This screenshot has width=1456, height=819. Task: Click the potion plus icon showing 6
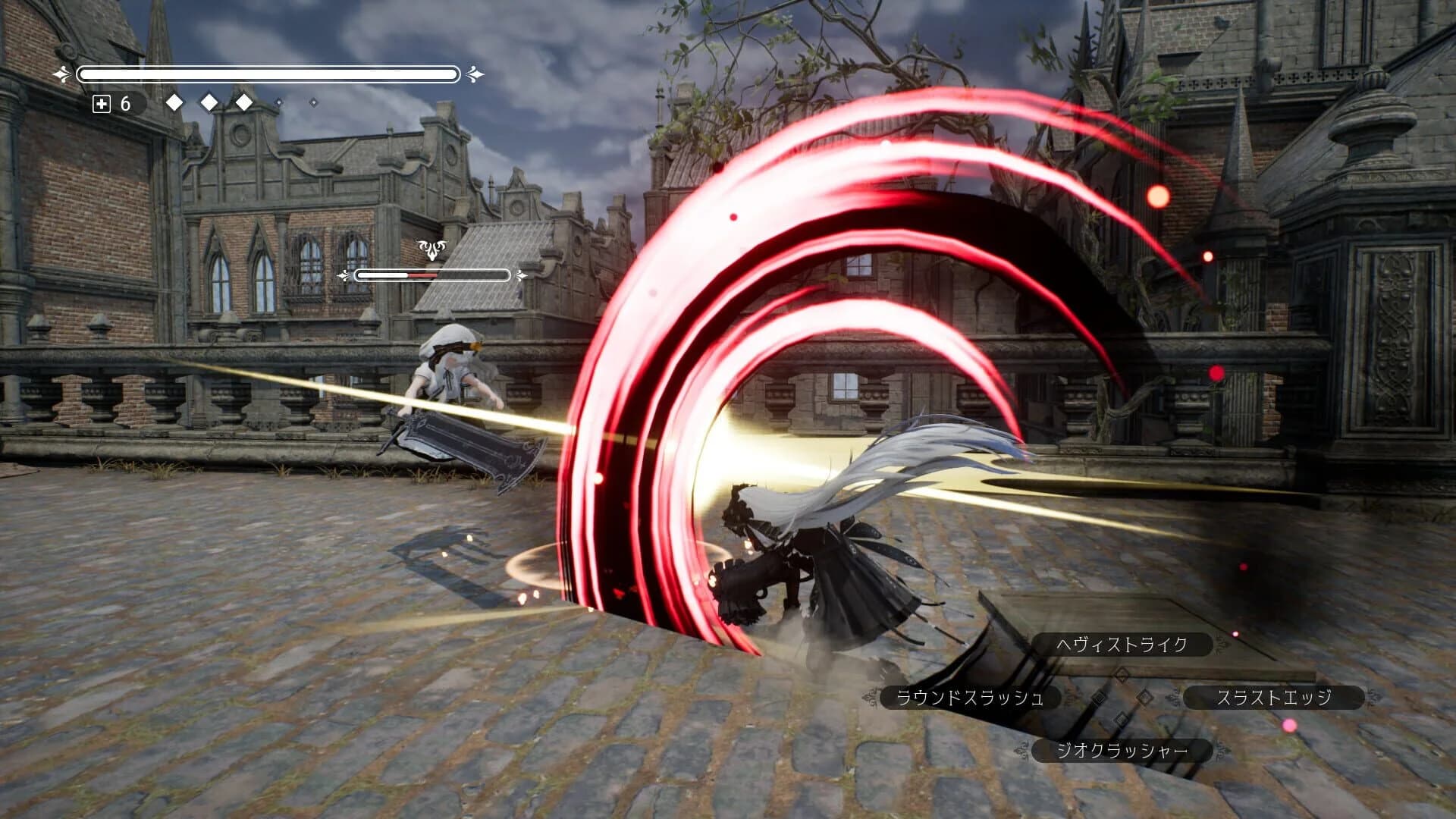click(101, 105)
